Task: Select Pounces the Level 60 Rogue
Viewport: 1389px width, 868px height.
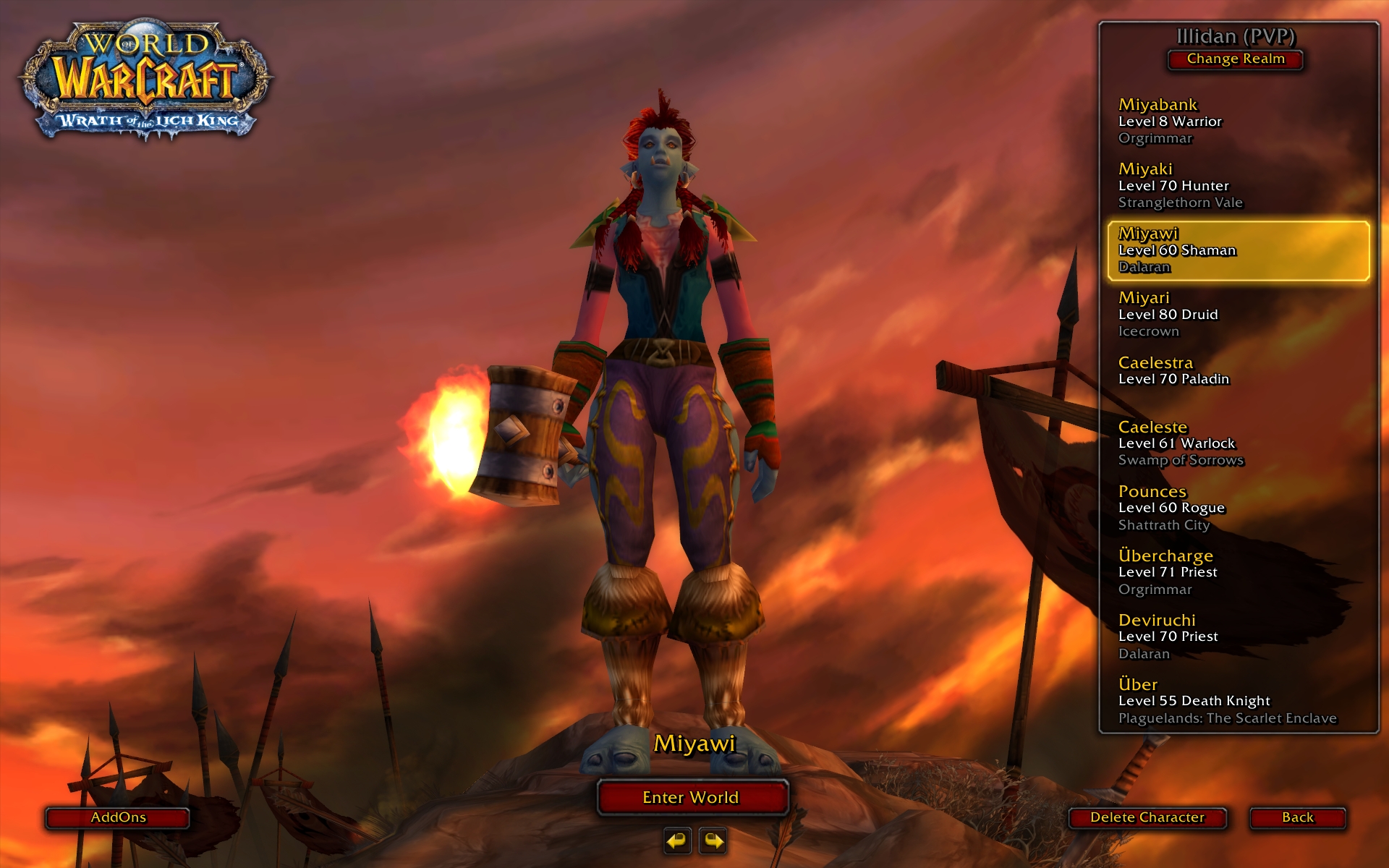Action: click(1237, 508)
